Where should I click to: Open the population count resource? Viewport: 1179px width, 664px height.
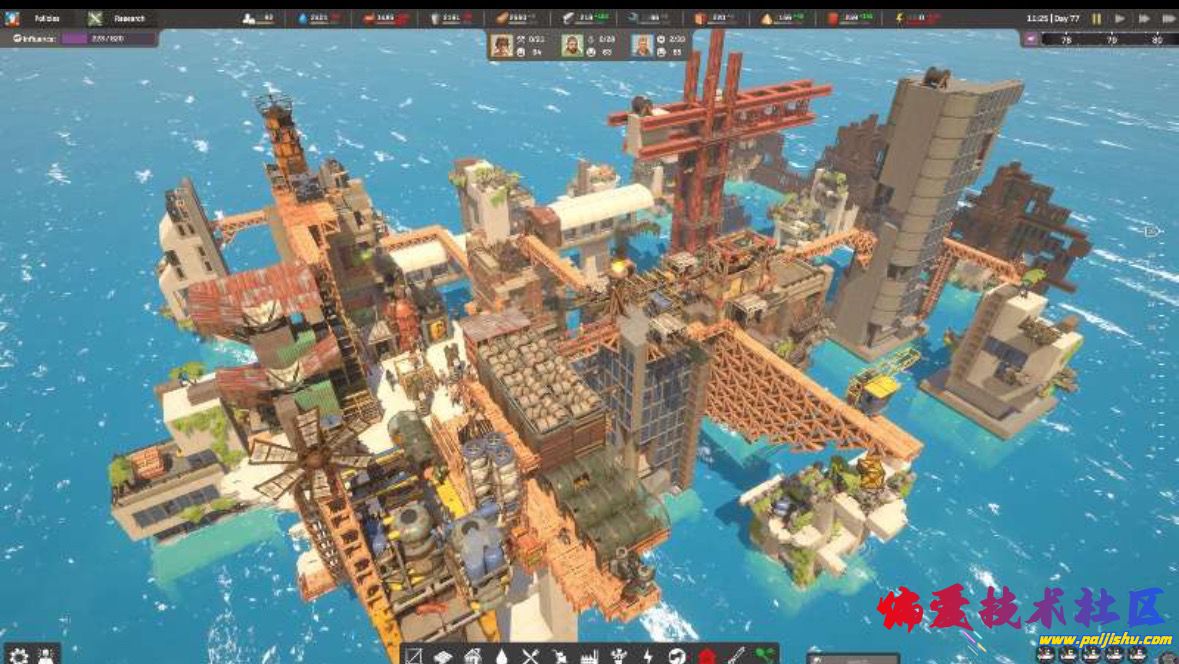coord(258,18)
